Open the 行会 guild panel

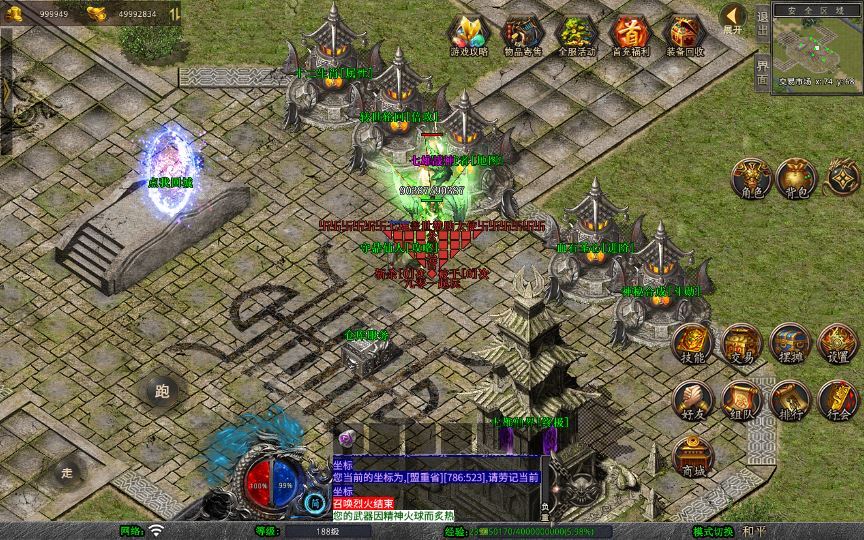838,399
